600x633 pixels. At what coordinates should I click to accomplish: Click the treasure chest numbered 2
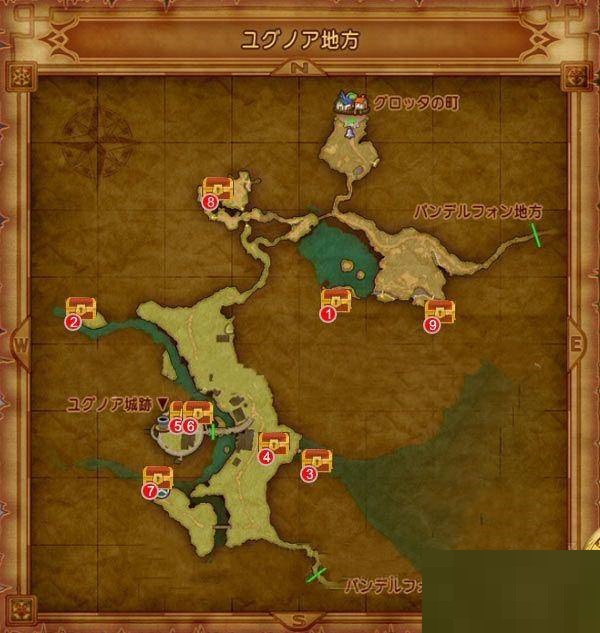click(x=80, y=309)
